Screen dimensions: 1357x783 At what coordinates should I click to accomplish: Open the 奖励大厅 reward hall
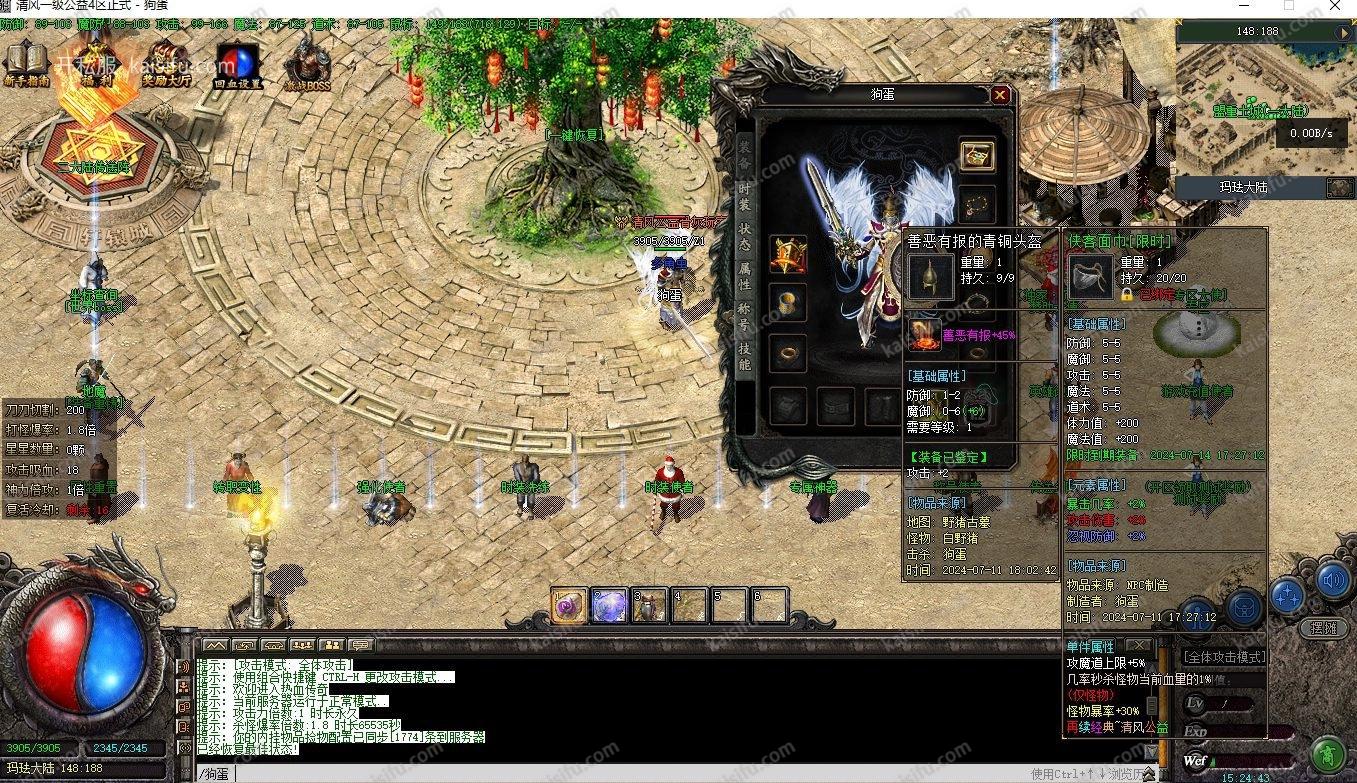pos(167,63)
